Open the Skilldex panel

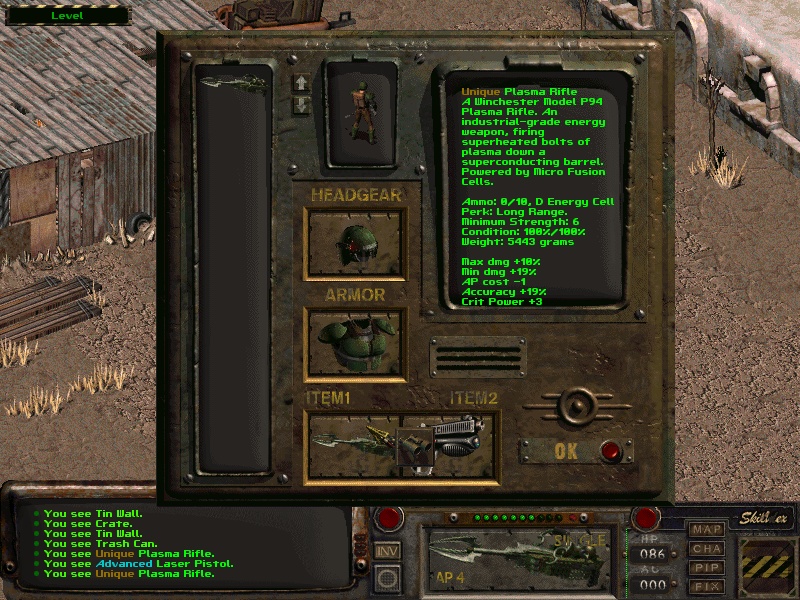[x=765, y=518]
